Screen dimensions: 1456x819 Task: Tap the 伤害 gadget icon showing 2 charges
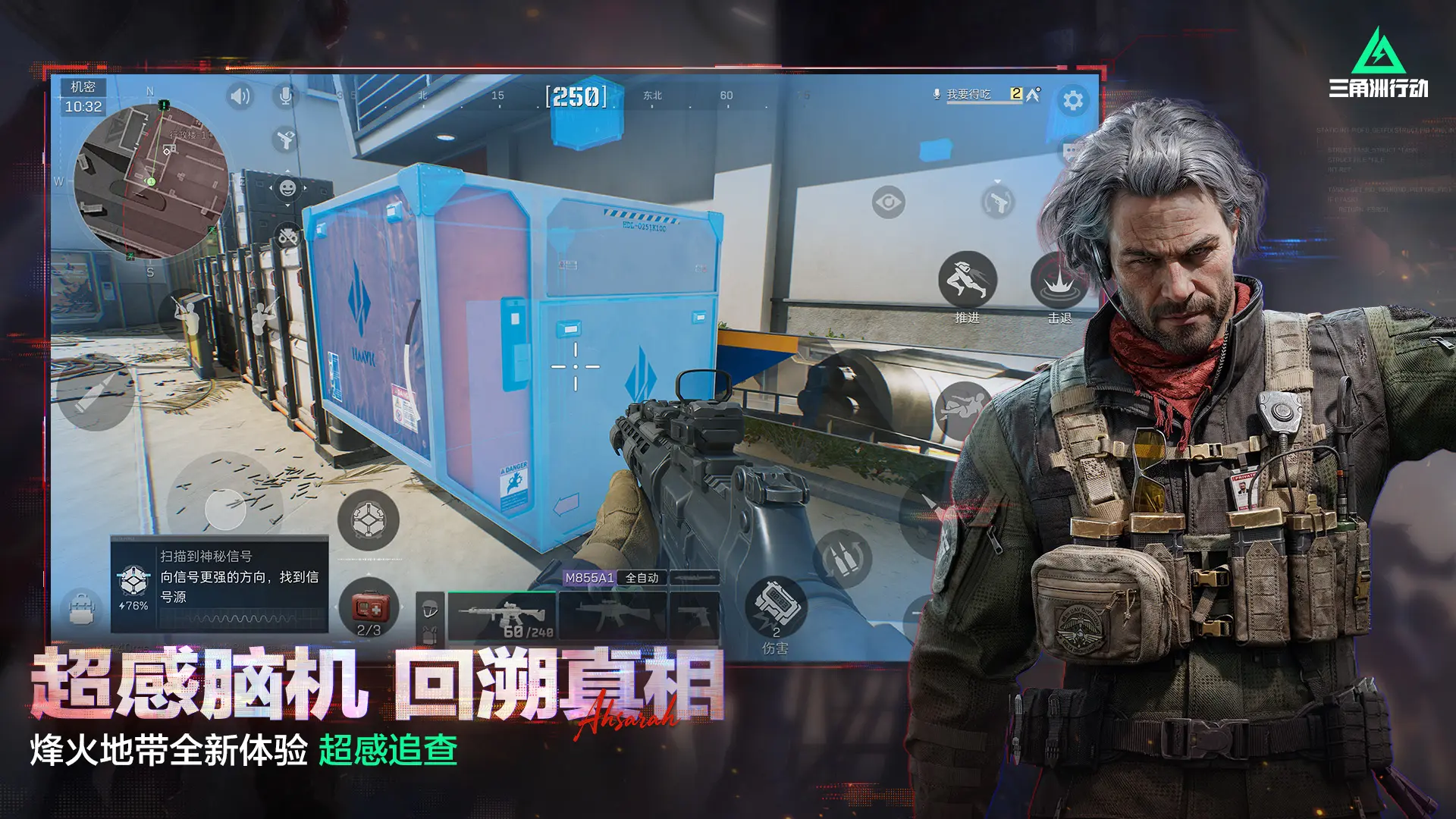[x=777, y=604]
